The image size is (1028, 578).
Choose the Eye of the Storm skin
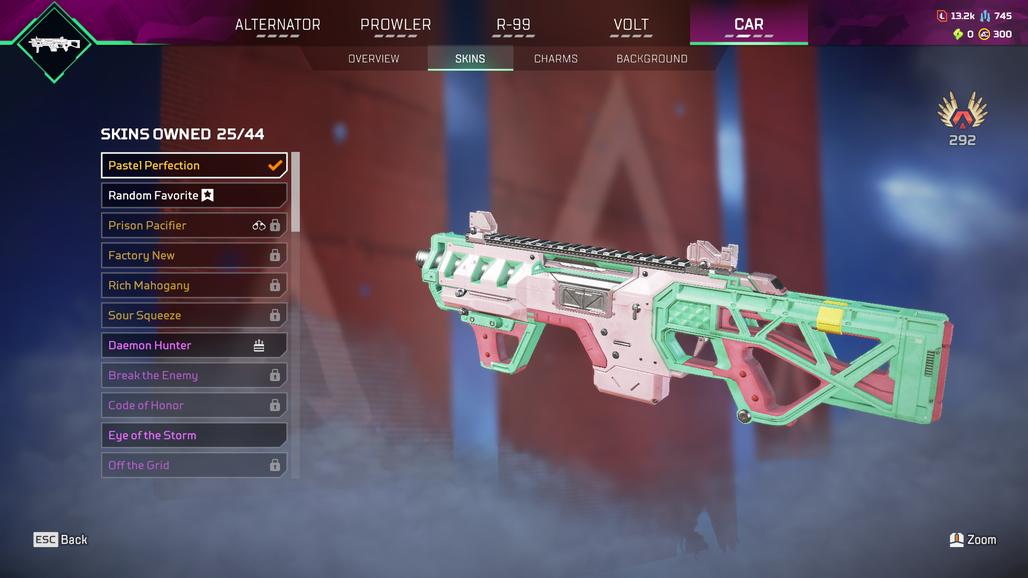(x=194, y=435)
